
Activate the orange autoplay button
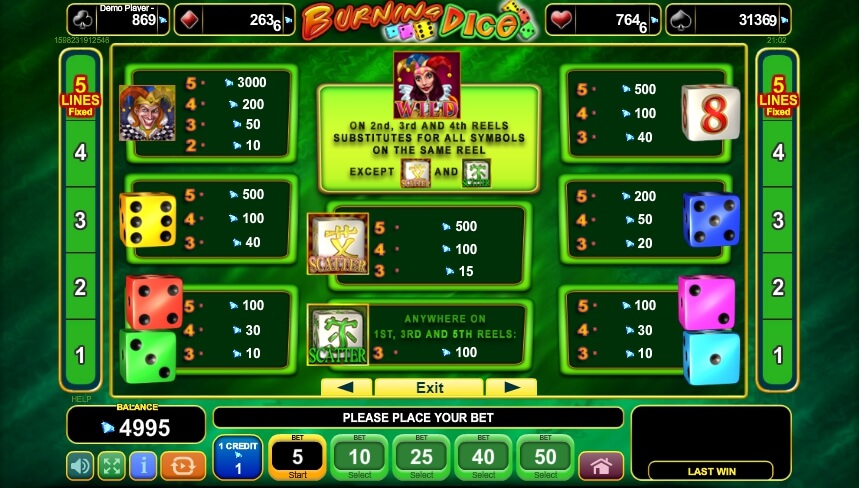183,465
